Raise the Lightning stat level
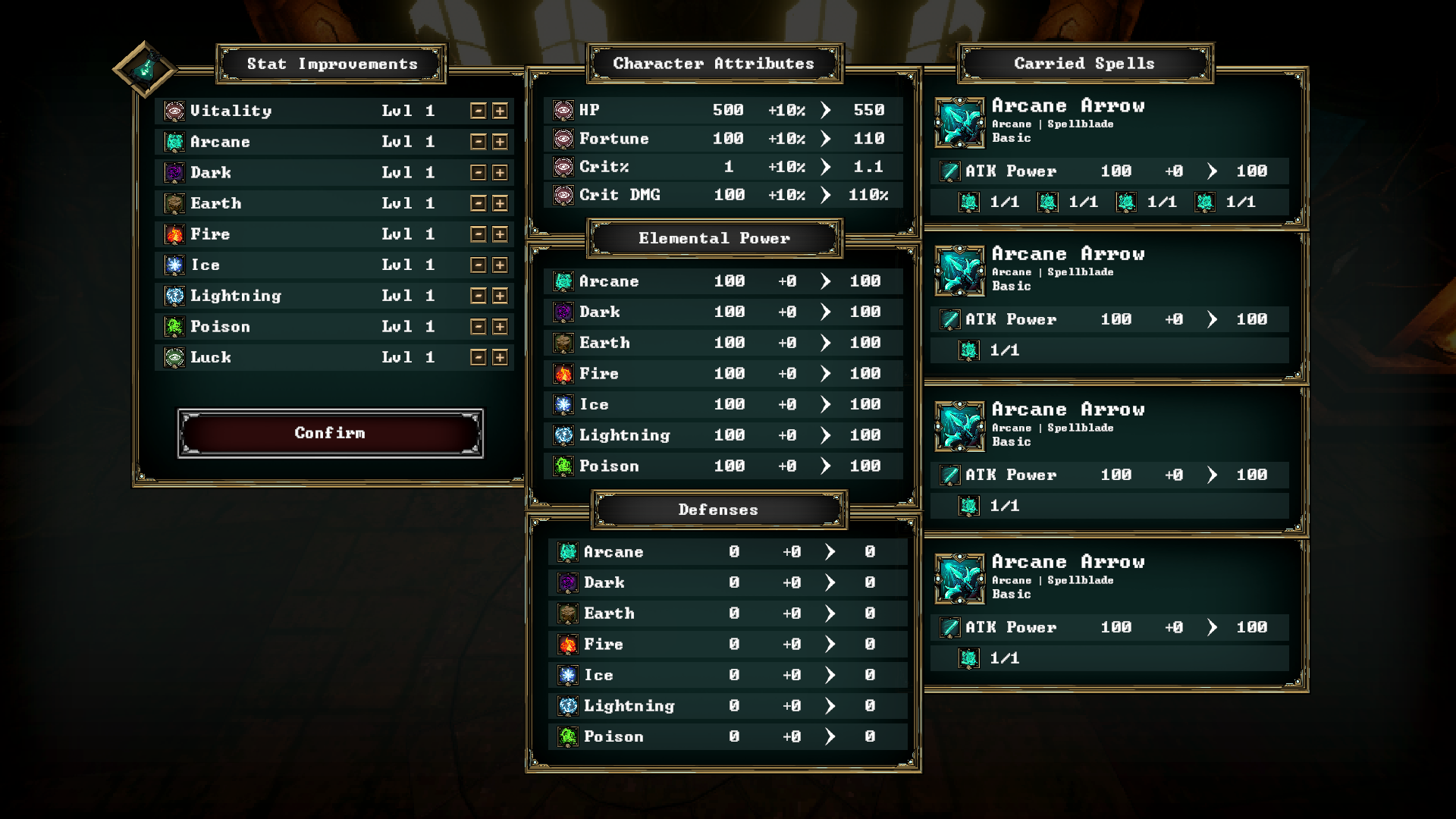The width and height of the screenshot is (1456, 819). click(x=500, y=296)
